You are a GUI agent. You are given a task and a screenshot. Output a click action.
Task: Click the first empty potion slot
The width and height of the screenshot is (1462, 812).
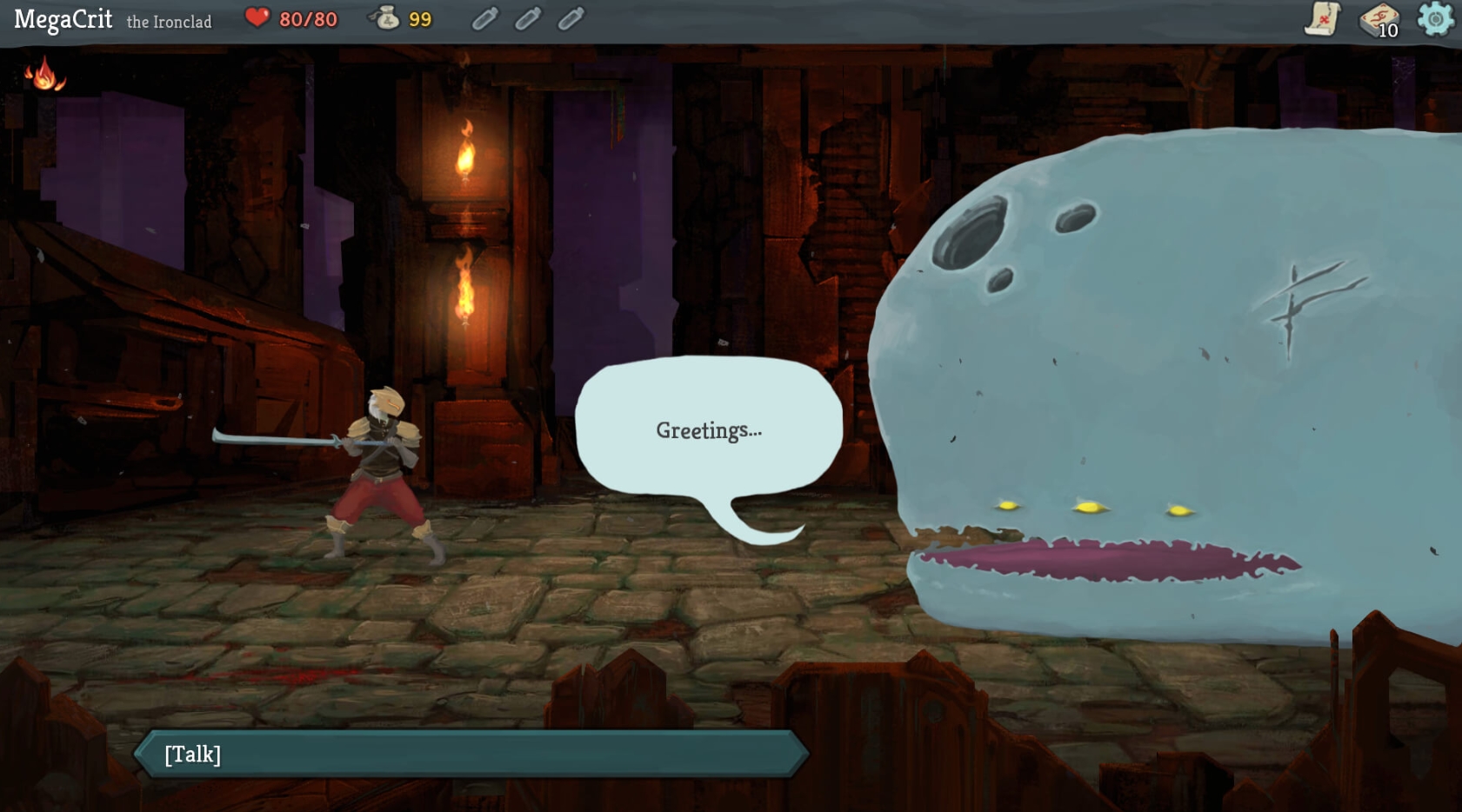click(x=484, y=19)
